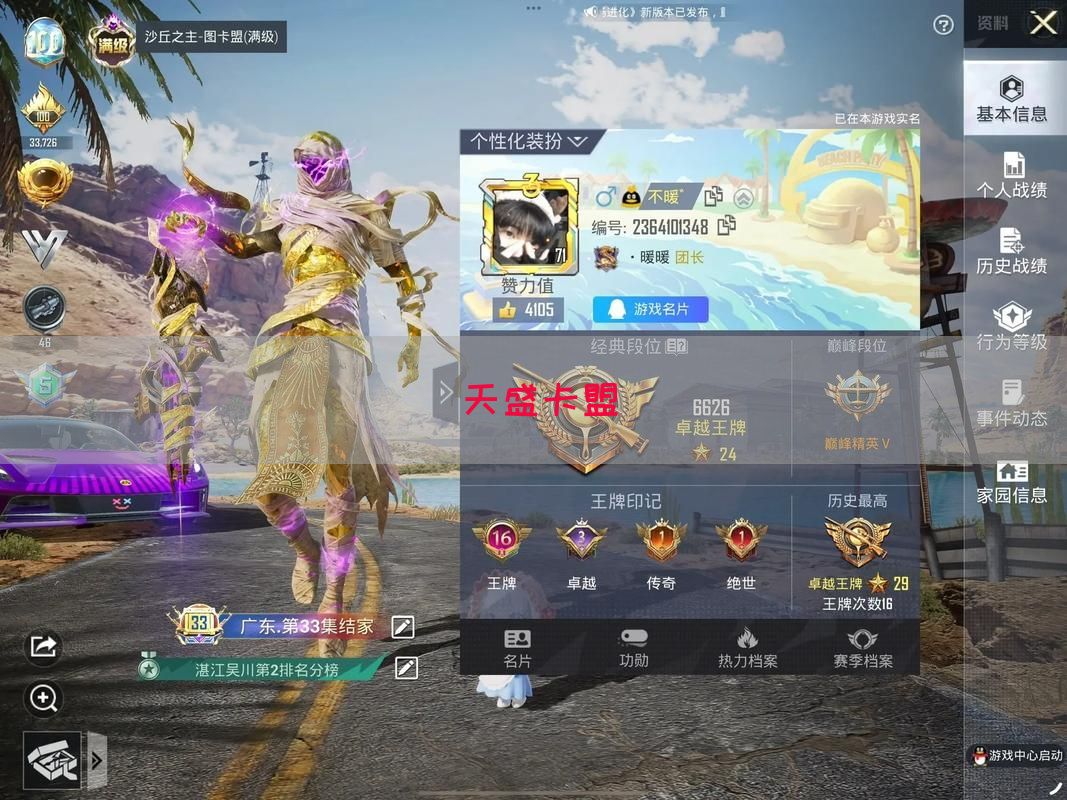The width and height of the screenshot is (1067, 800).
Task: View the 事件动态 tab
Action: coord(1012,403)
